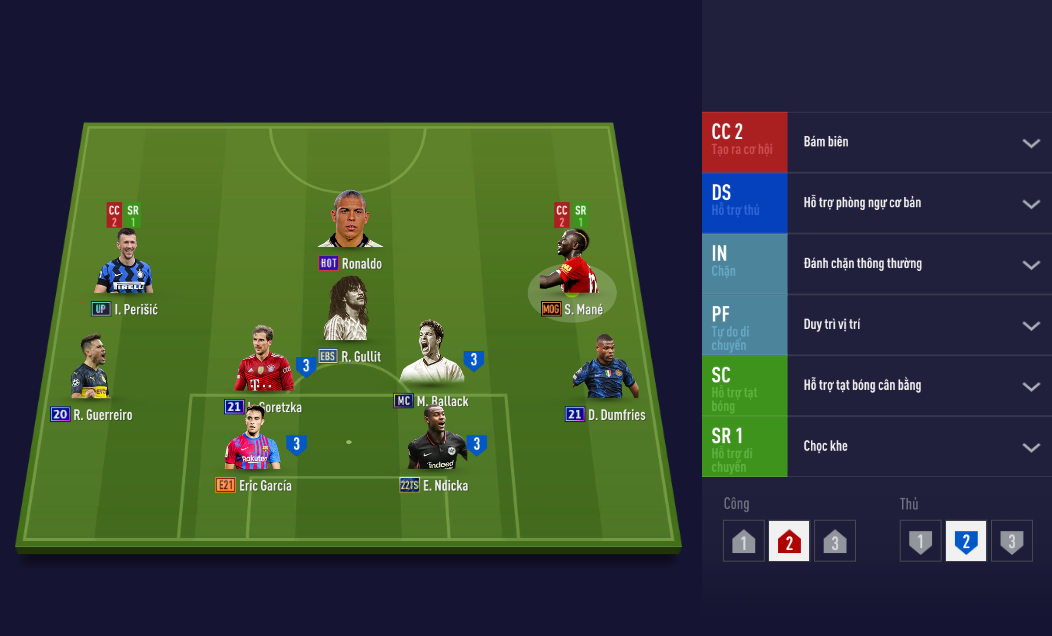This screenshot has width=1052, height=636.
Task: Select I. Perišić on the left wing
Action: click(124, 264)
